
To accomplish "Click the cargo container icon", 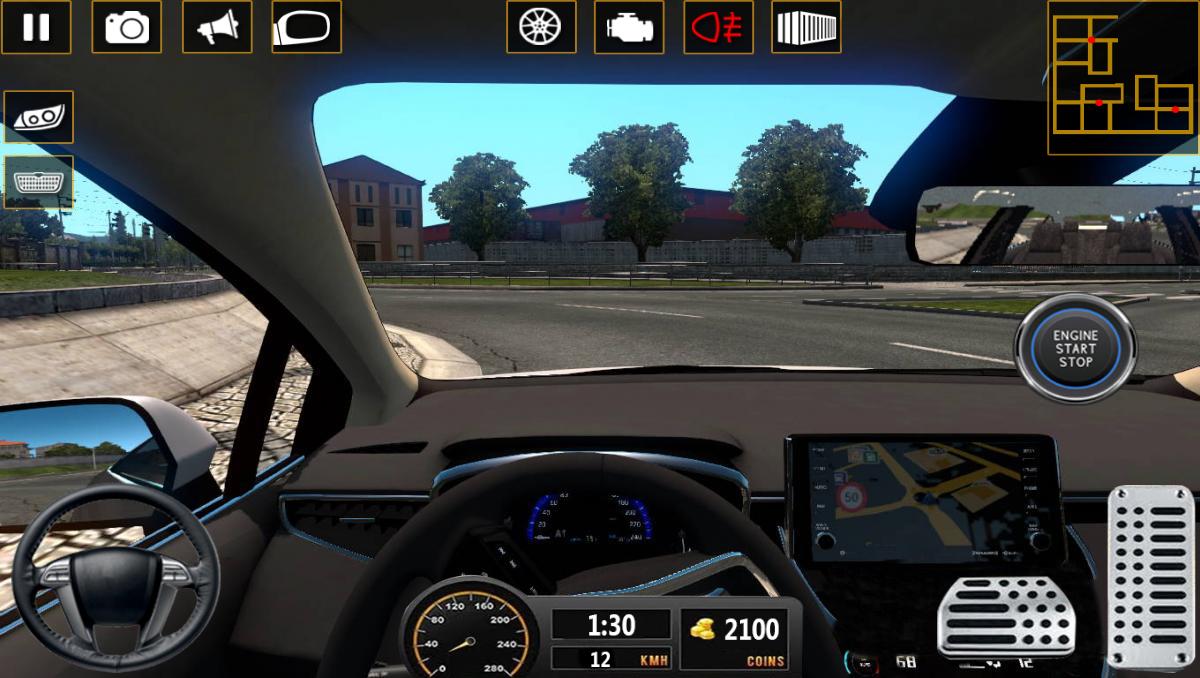I will [806, 27].
